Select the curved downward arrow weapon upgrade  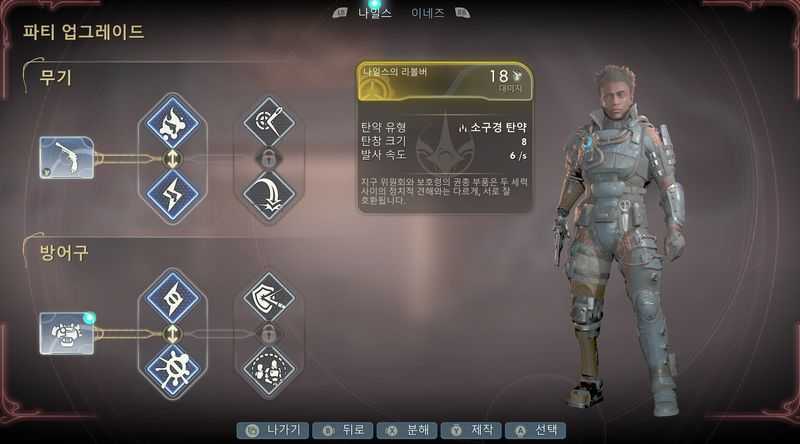(267, 191)
